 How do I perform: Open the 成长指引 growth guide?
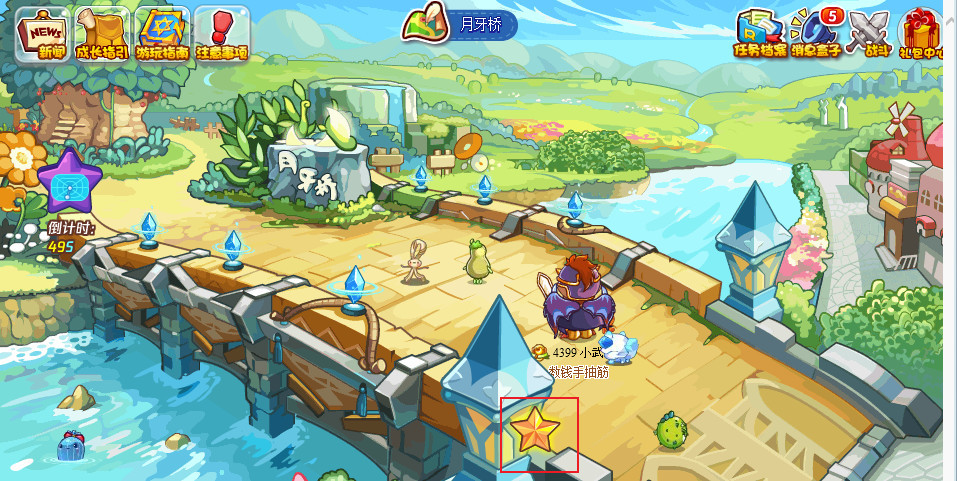click(x=103, y=33)
